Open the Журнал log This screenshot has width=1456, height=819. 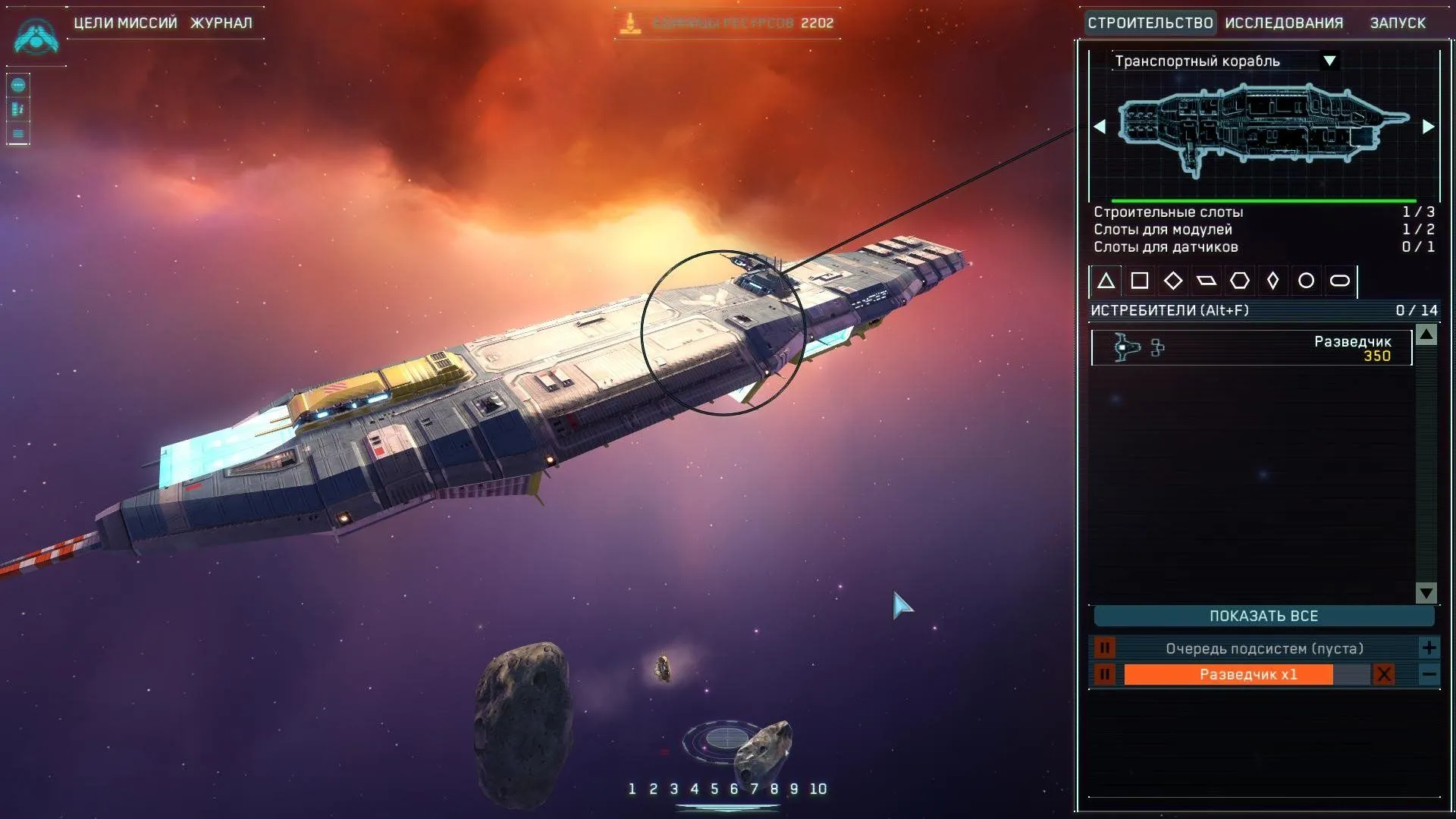coord(221,23)
